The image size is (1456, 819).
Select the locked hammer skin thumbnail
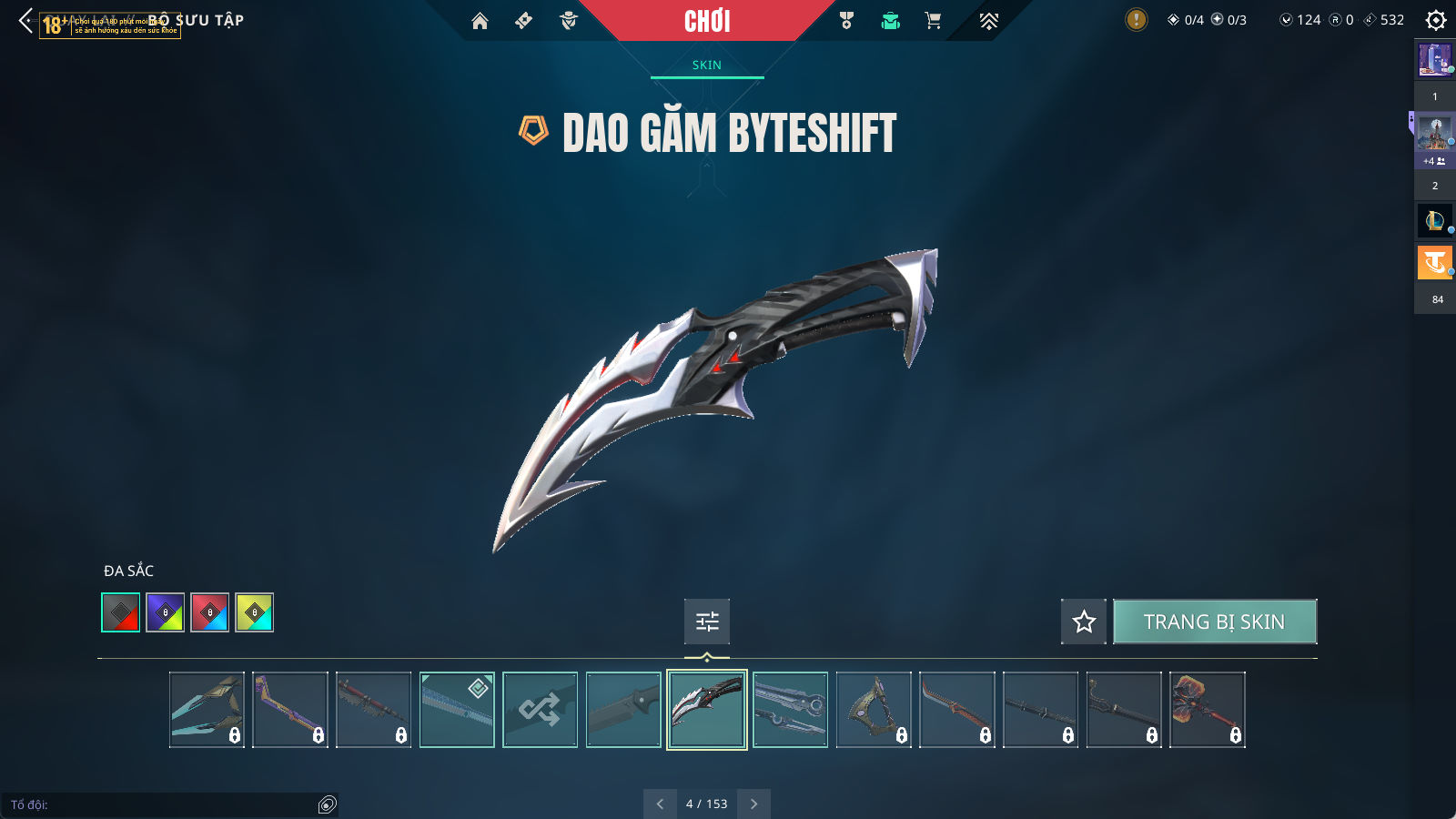[x=1207, y=710]
